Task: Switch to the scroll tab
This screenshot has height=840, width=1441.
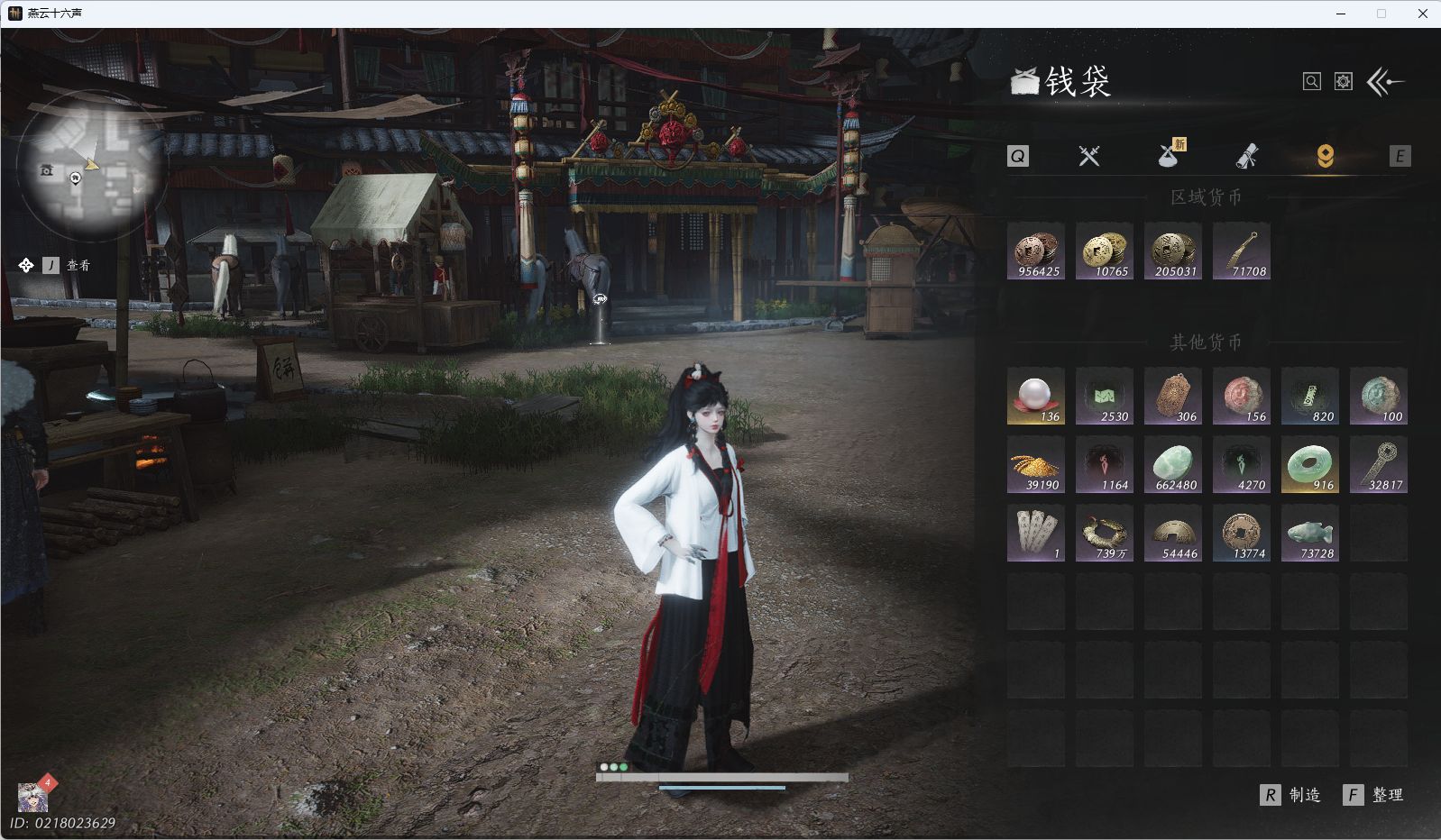Action: pyautogui.click(x=1246, y=157)
